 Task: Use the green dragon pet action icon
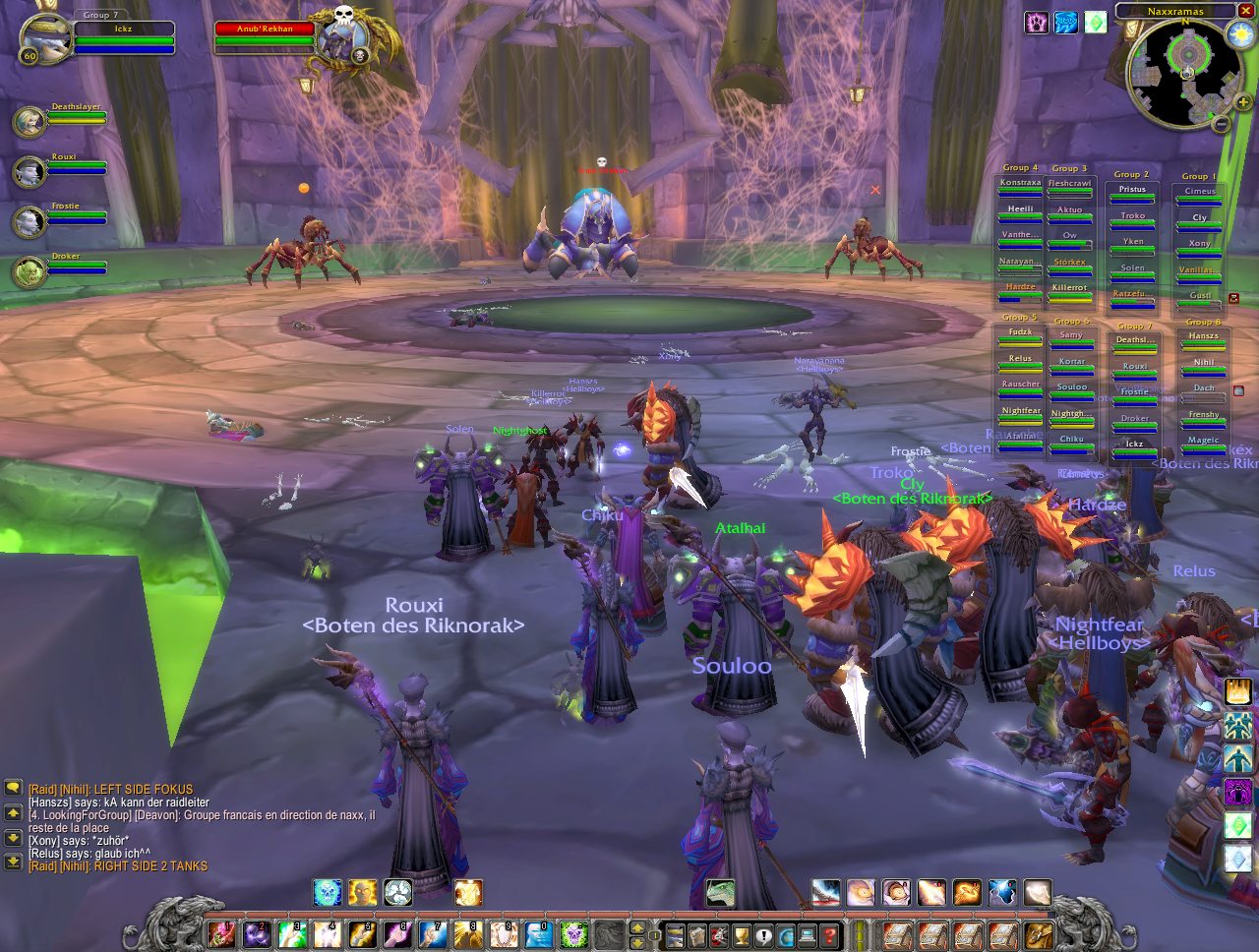click(721, 893)
